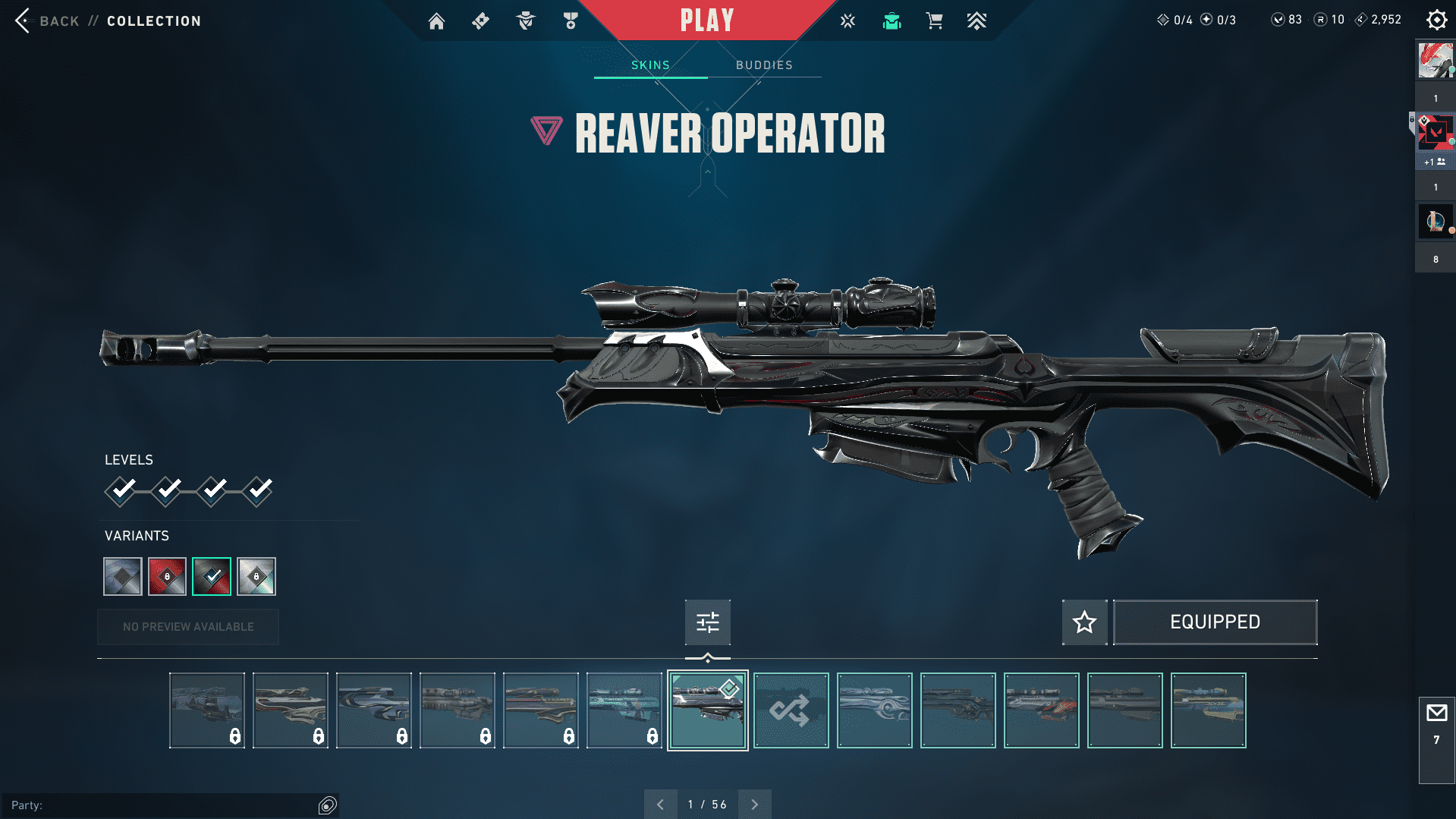Image resolution: width=1456 pixels, height=819 pixels.
Task: Mark skin as favorite with star
Action: click(1084, 622)
